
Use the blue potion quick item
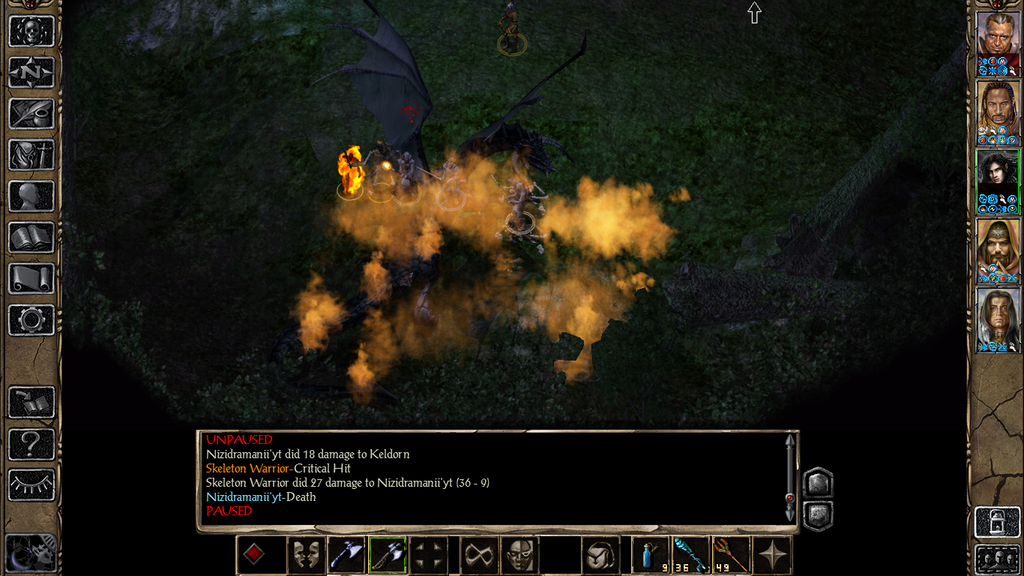coord(650,555)
